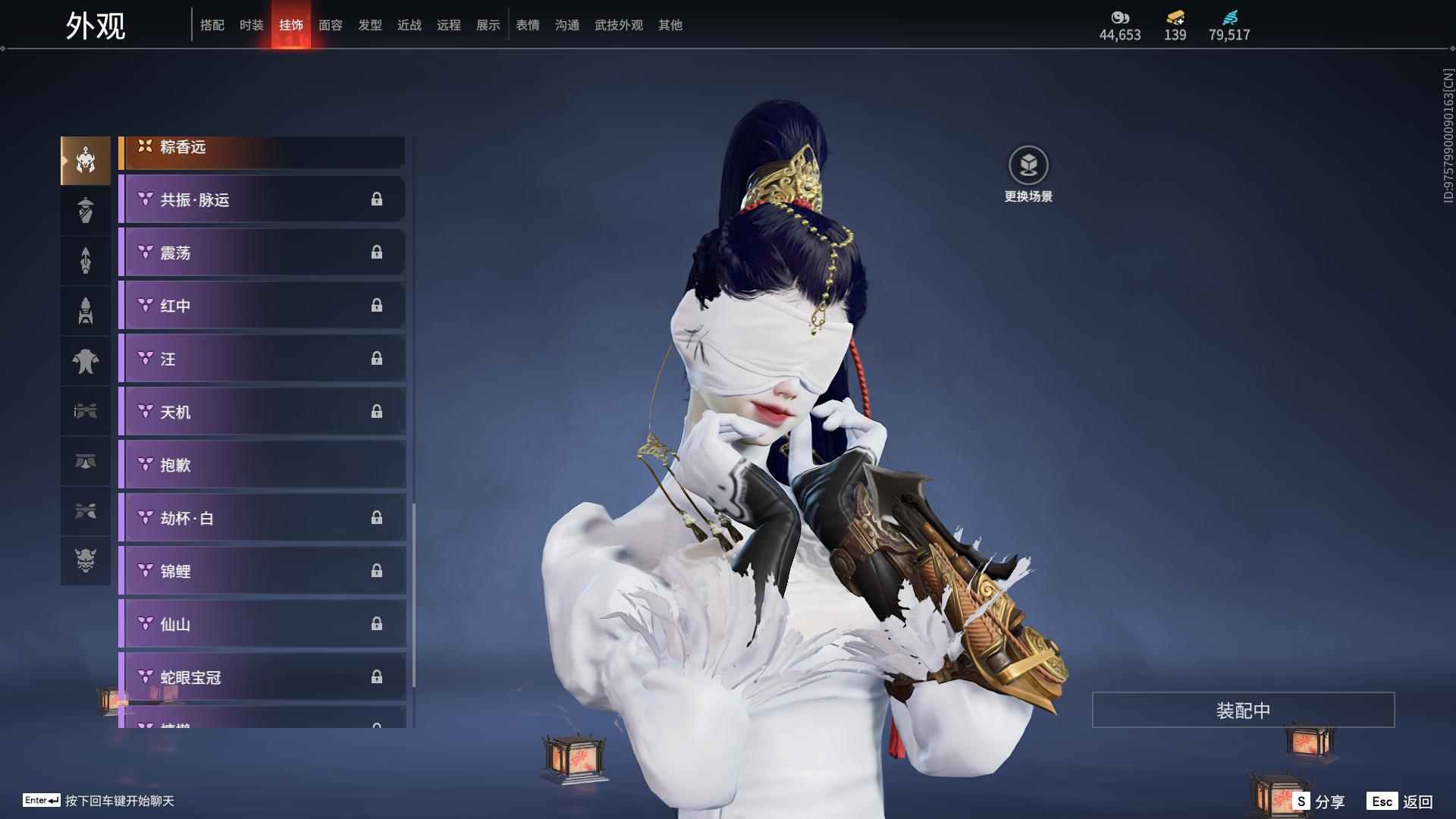The height and width of the screenshot is (819, 1456).
Task: Click the 装配中 equip button
Action: click(1243, 710)
